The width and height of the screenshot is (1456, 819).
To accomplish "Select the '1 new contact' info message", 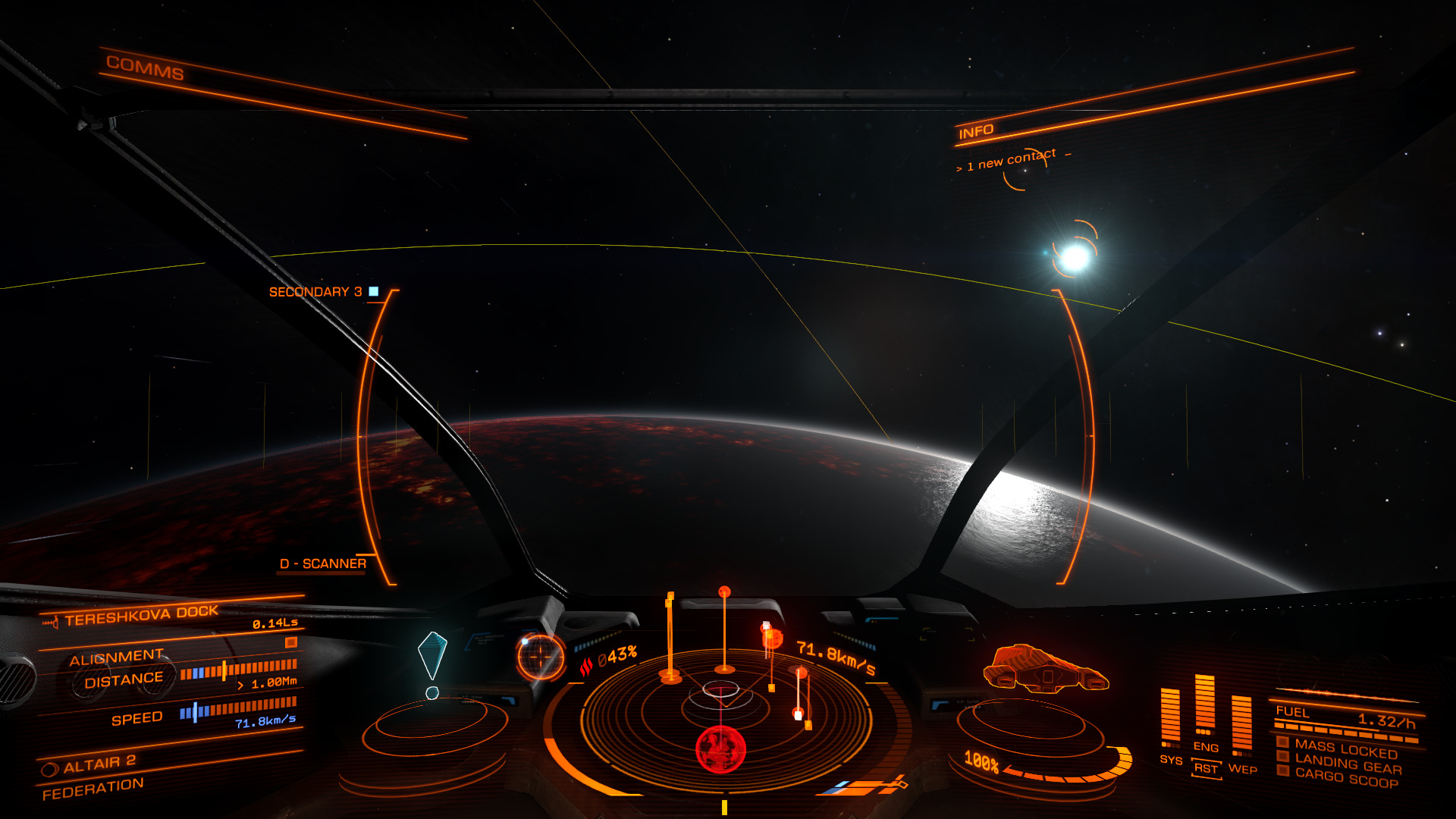I will pos(1011,160).
